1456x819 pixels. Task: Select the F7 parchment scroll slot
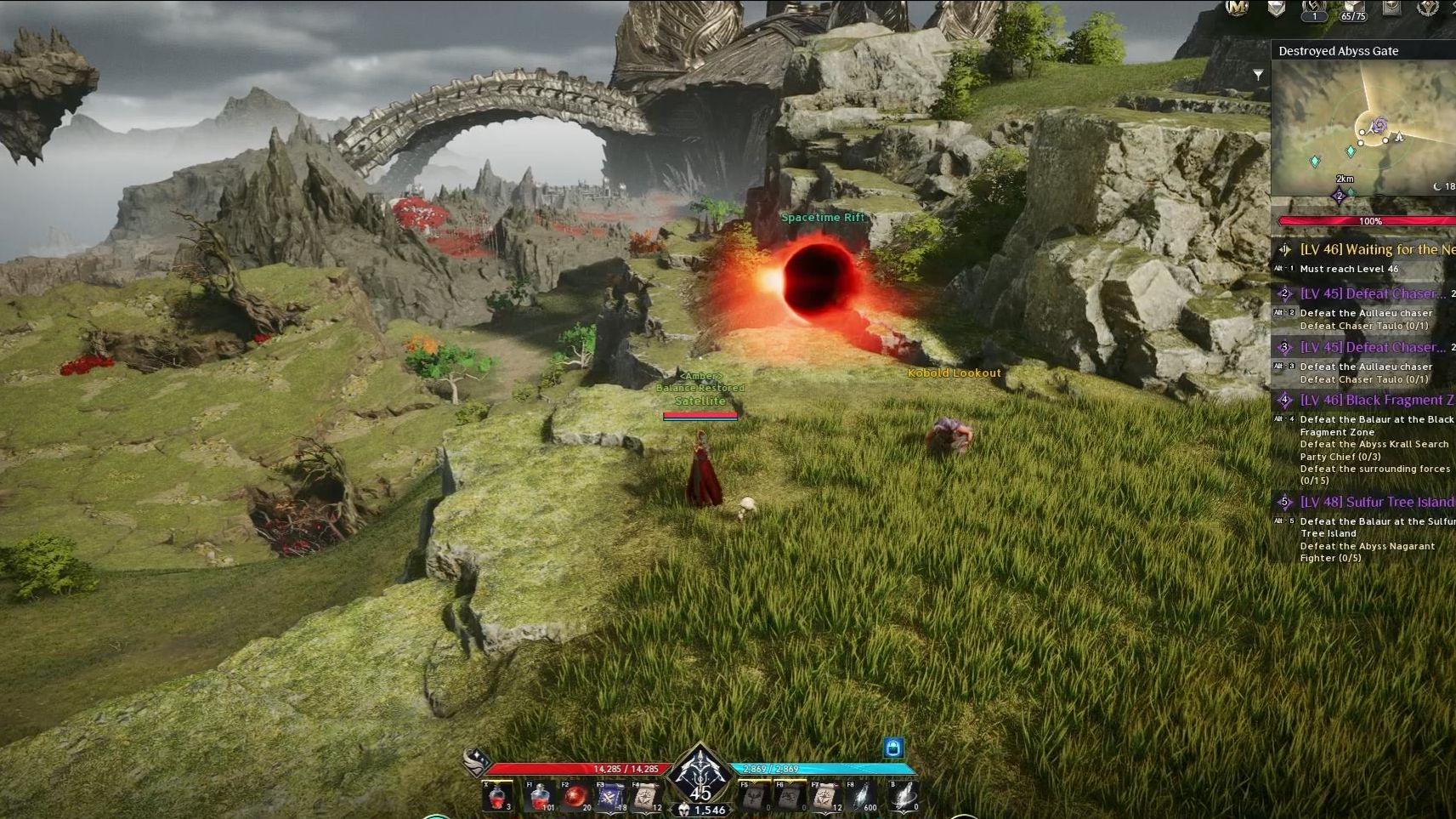[x=824, y=798]
